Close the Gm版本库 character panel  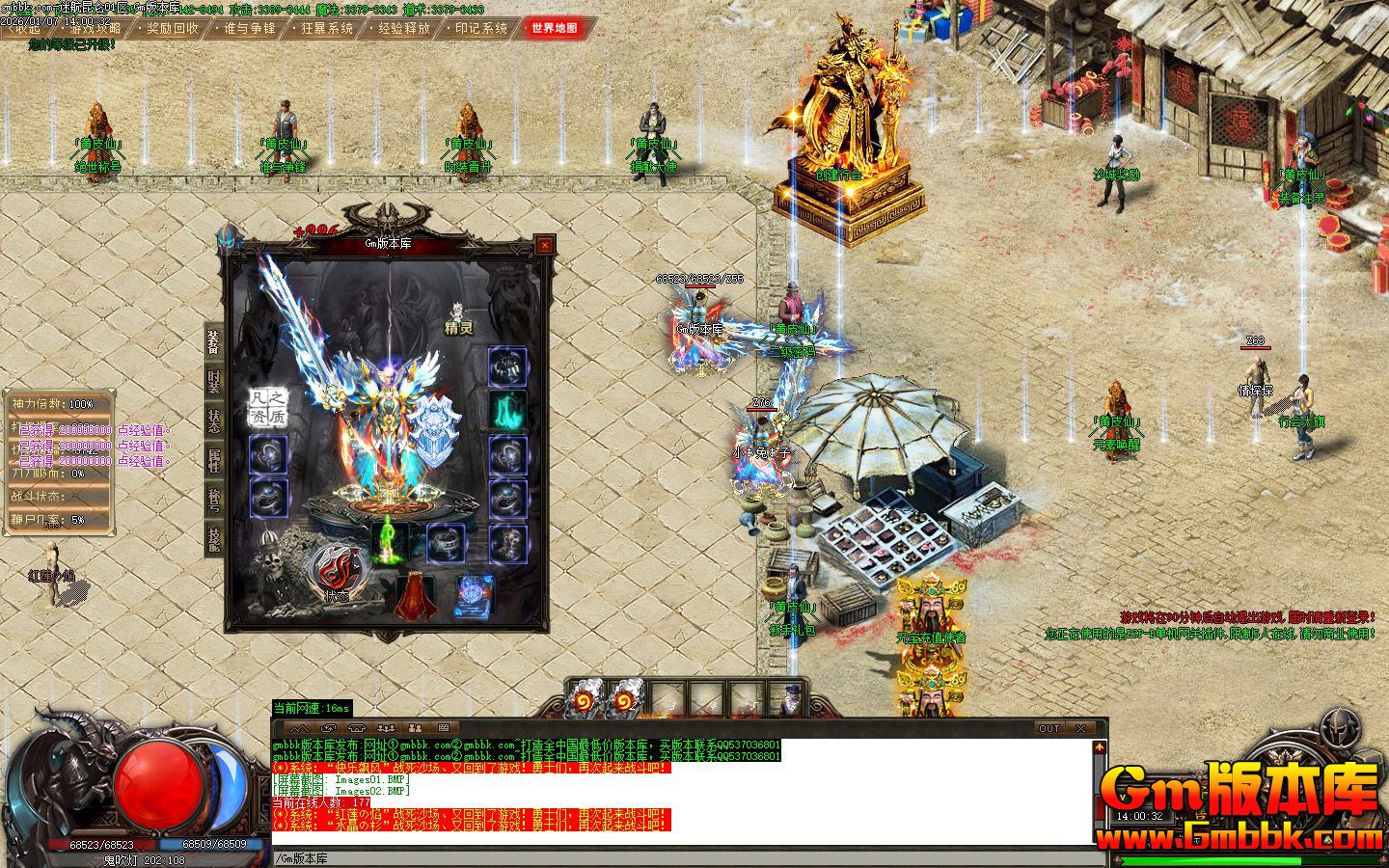click(545, 245)
